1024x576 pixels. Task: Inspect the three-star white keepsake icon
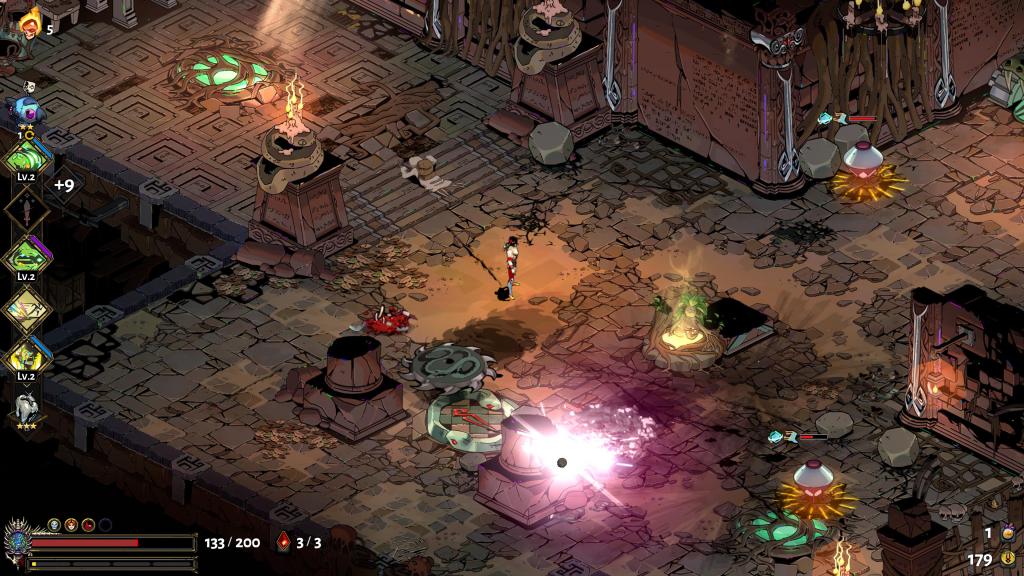click(x=27, y=408)
